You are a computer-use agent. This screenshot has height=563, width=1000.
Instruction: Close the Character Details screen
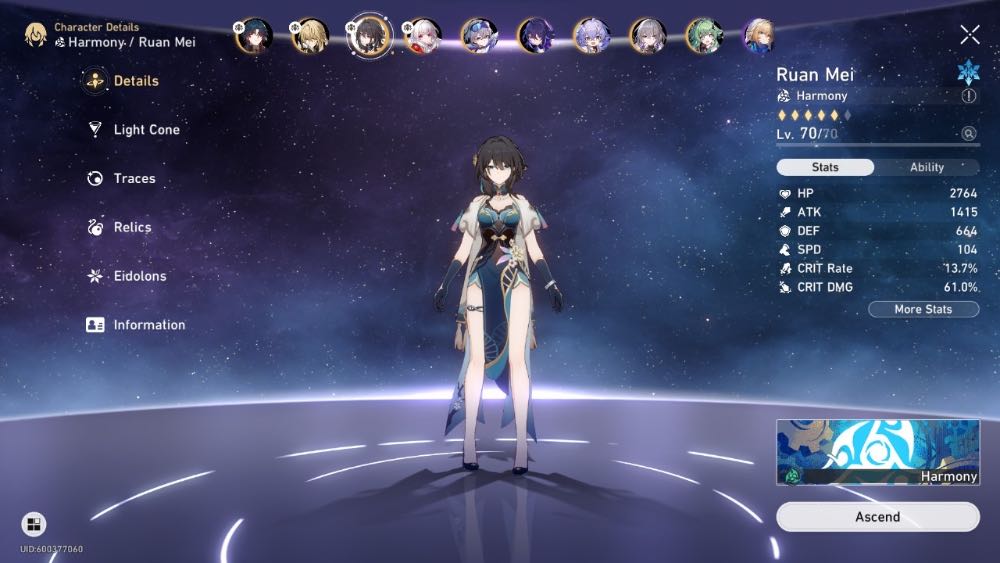(969, 35)
